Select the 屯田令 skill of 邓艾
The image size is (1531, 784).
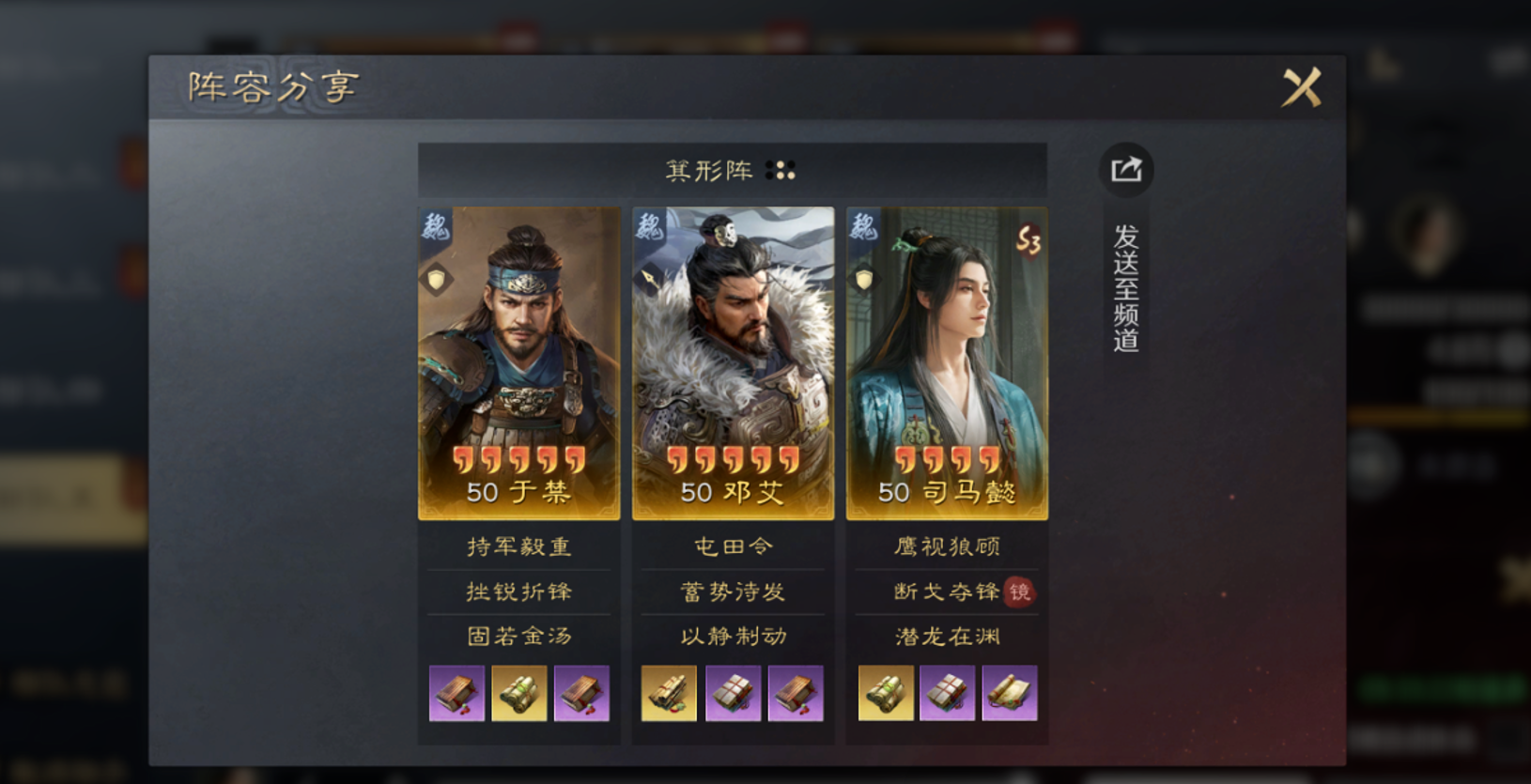(733, 547)
